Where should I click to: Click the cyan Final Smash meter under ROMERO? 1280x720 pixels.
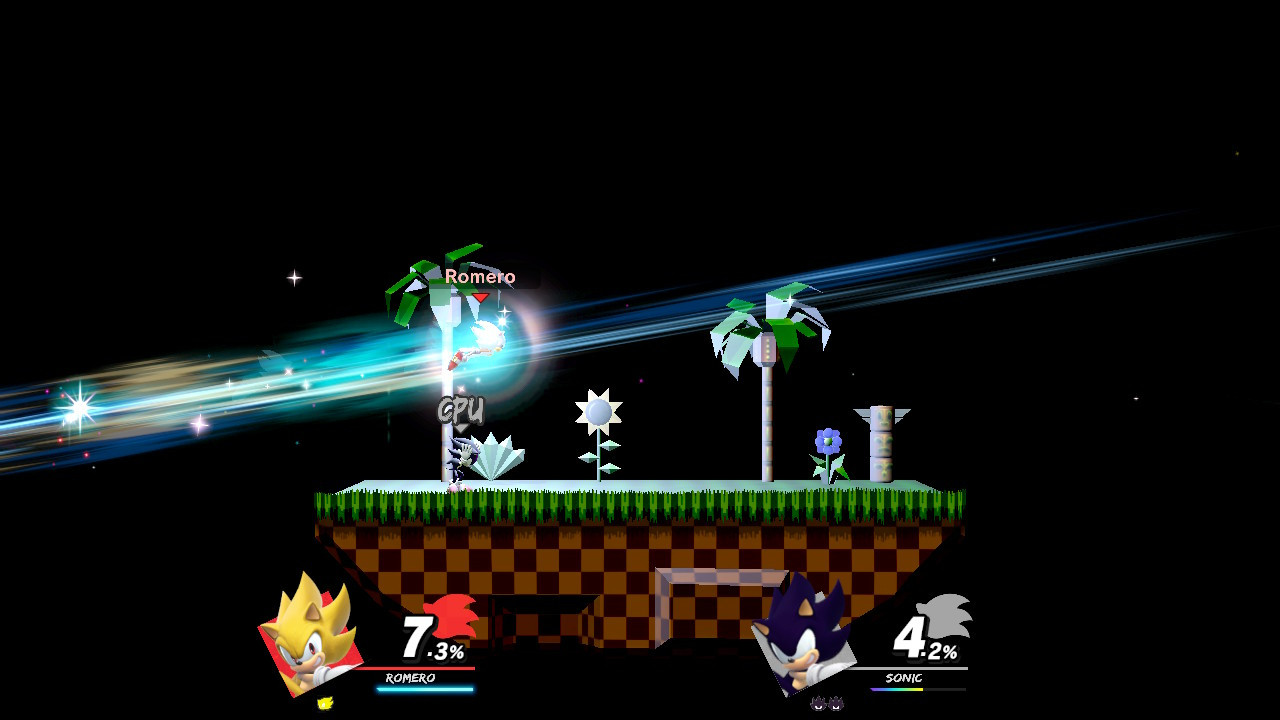[425, 690]
